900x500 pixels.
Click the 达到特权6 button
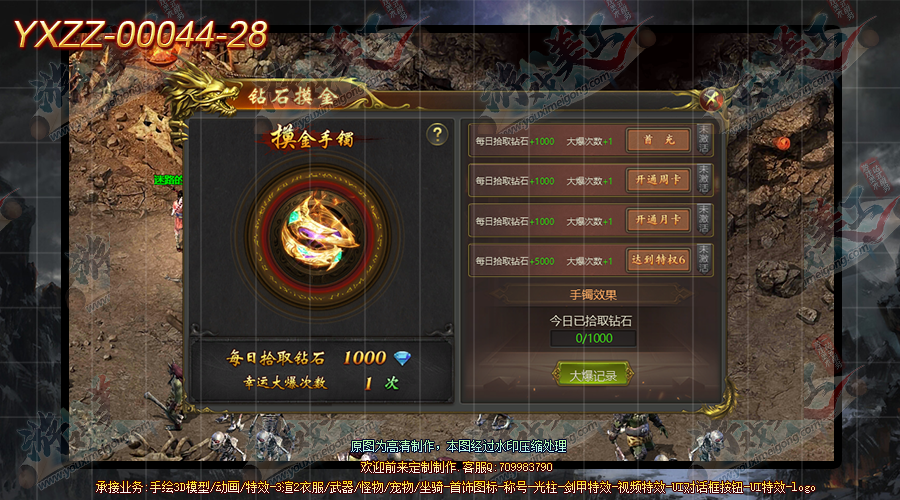tap(658, 260)
